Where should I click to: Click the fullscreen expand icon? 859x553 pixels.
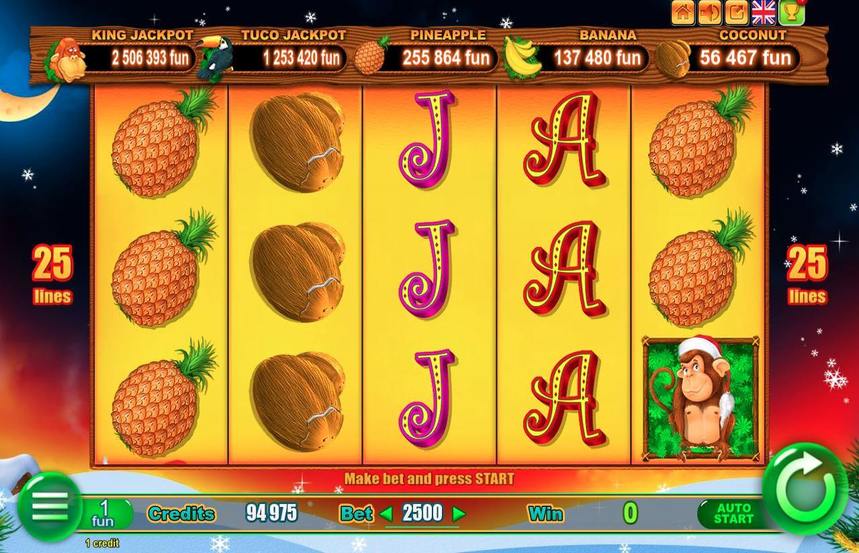[x=737, y=12]
